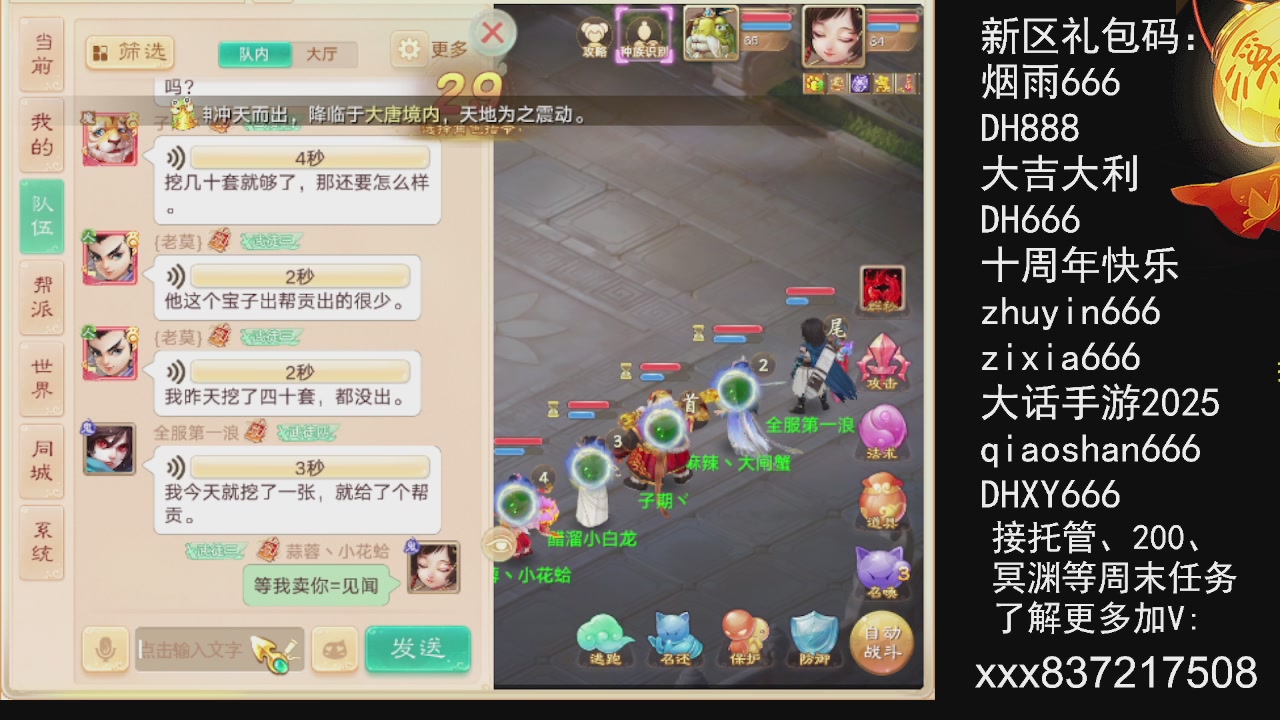Mute the emoji smiley toggle near input
The width and height of the screenshot is (1280, 720).
(334, 649)
